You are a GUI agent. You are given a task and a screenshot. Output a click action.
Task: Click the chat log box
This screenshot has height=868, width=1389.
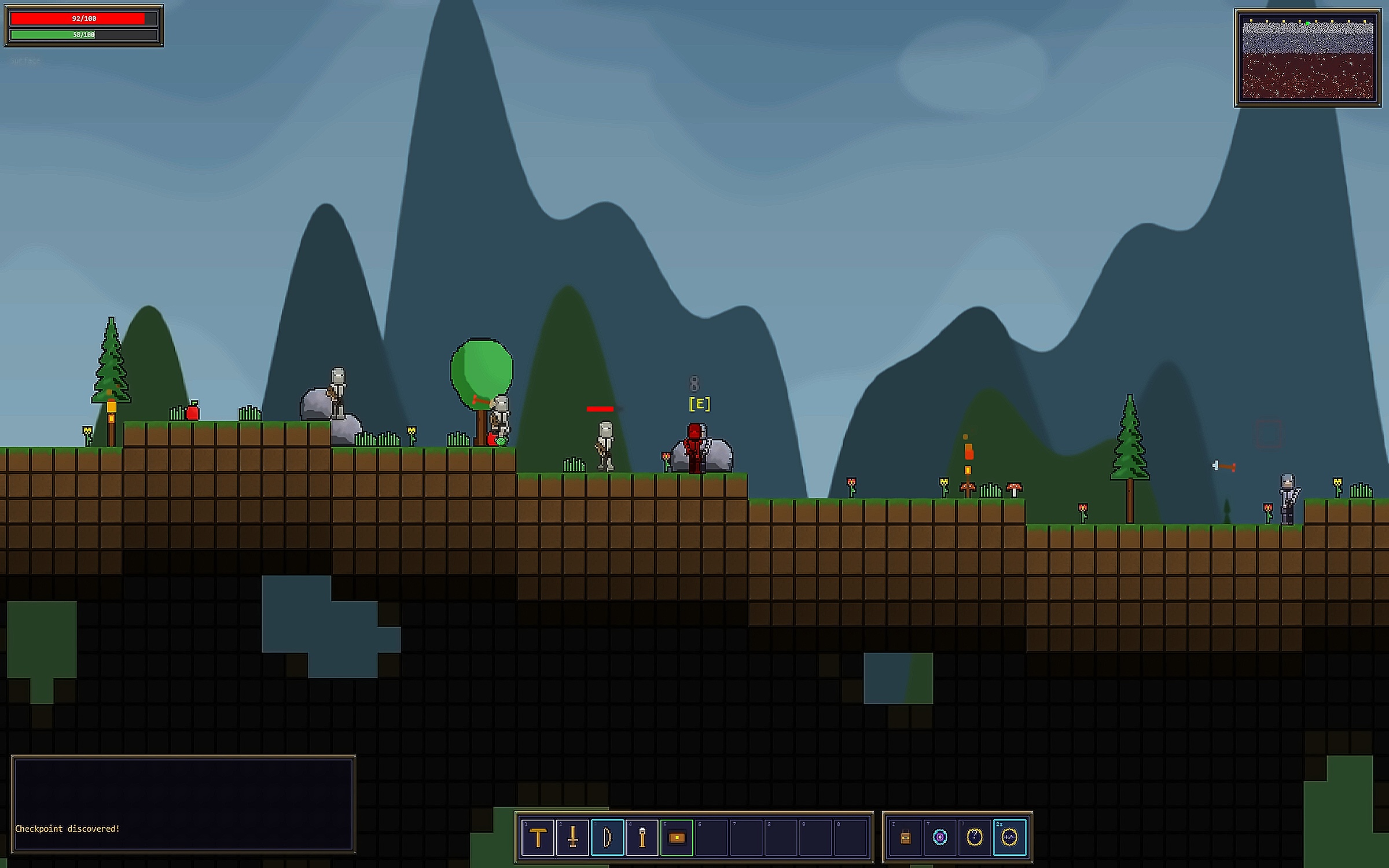click(183, 804)
